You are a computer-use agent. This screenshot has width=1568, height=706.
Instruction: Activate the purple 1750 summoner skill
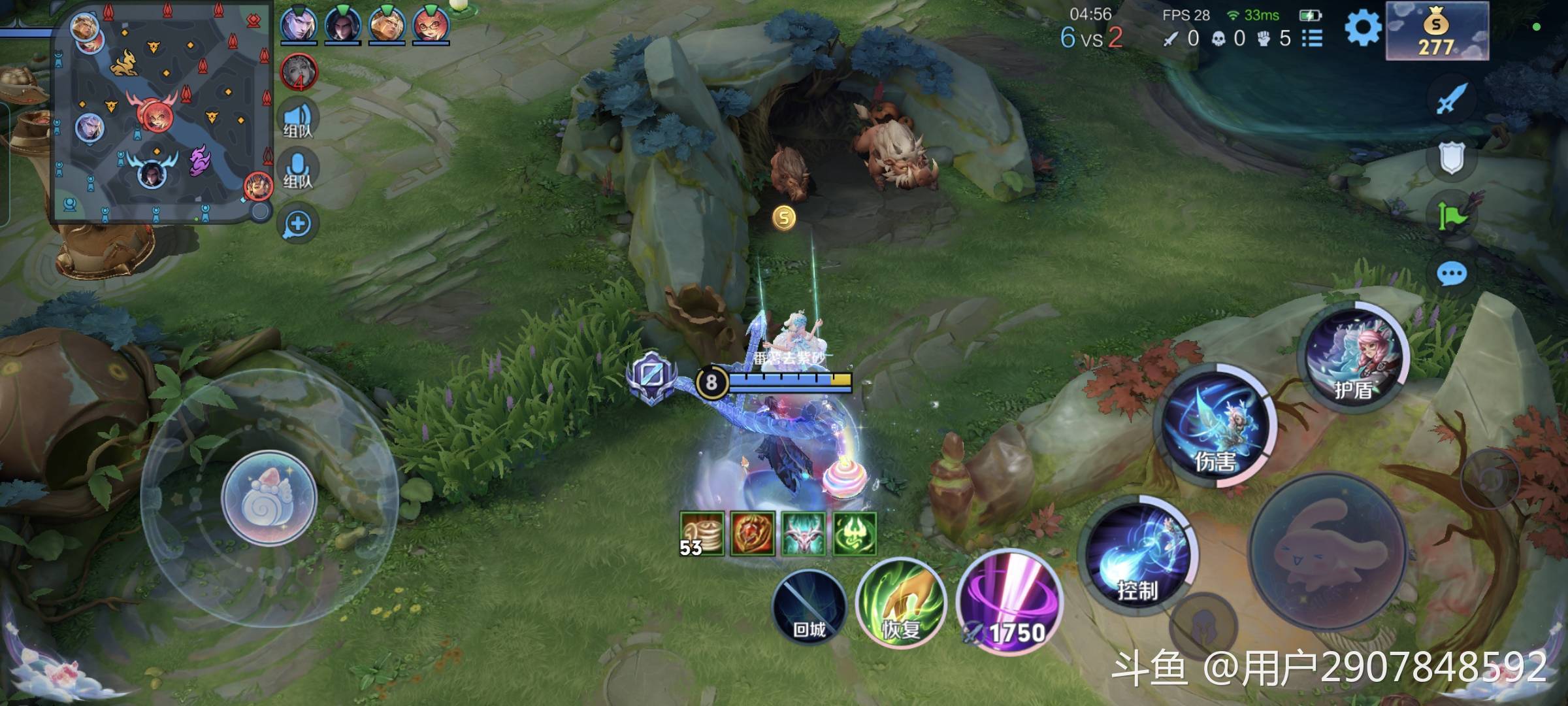1009,602
